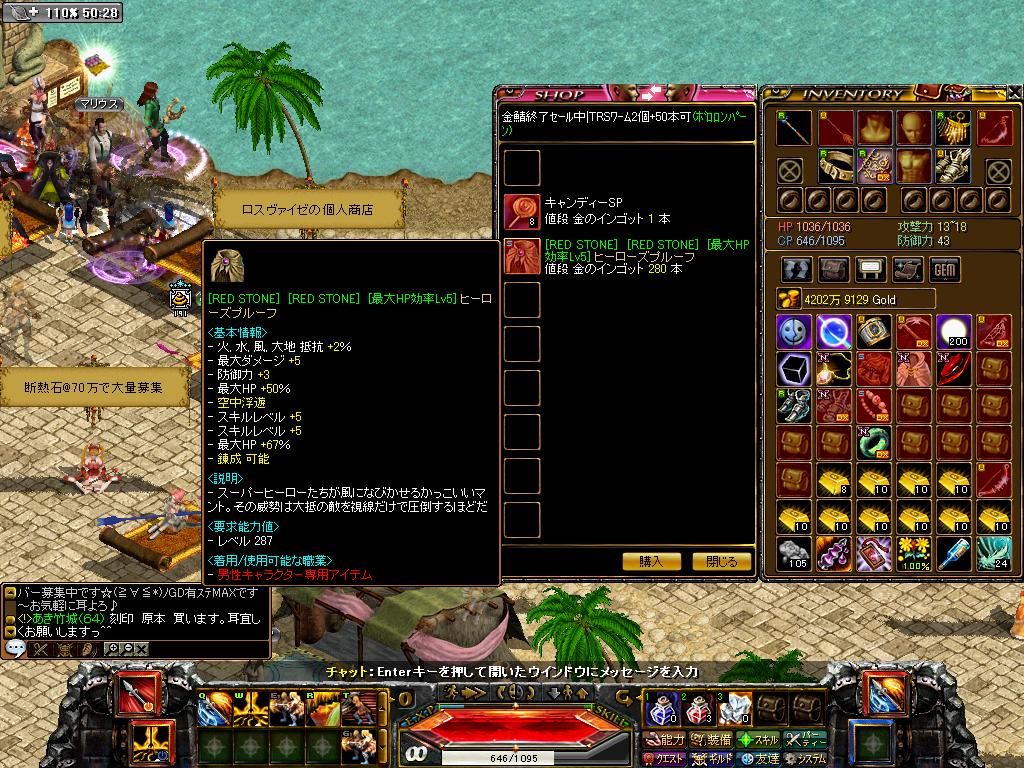Viewport: 1024px width, 768px height.
Task: Click the blue smiley mask inventory item
Action: pos(794,331)
